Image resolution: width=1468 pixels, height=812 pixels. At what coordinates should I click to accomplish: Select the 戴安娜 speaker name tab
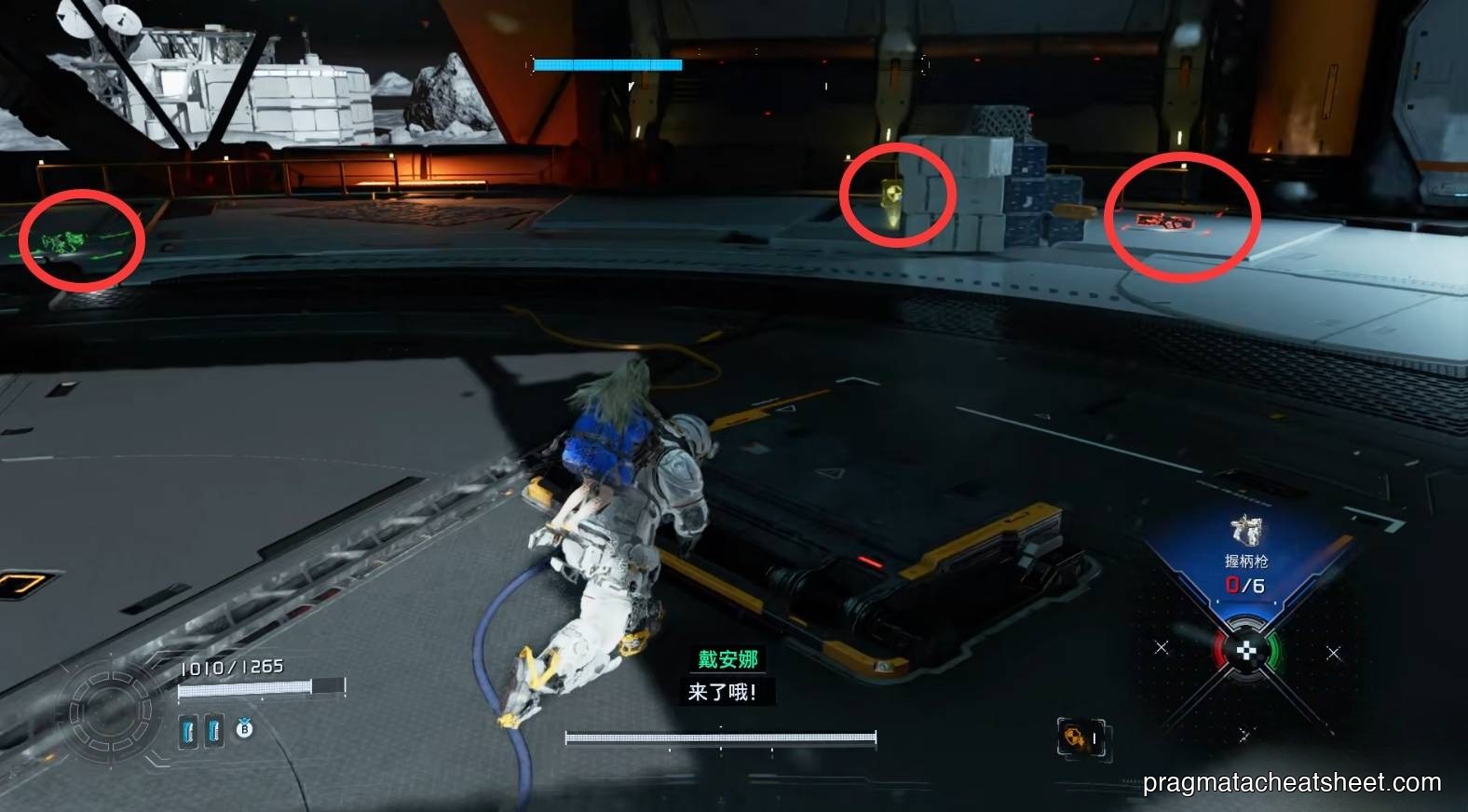[728, 658]
